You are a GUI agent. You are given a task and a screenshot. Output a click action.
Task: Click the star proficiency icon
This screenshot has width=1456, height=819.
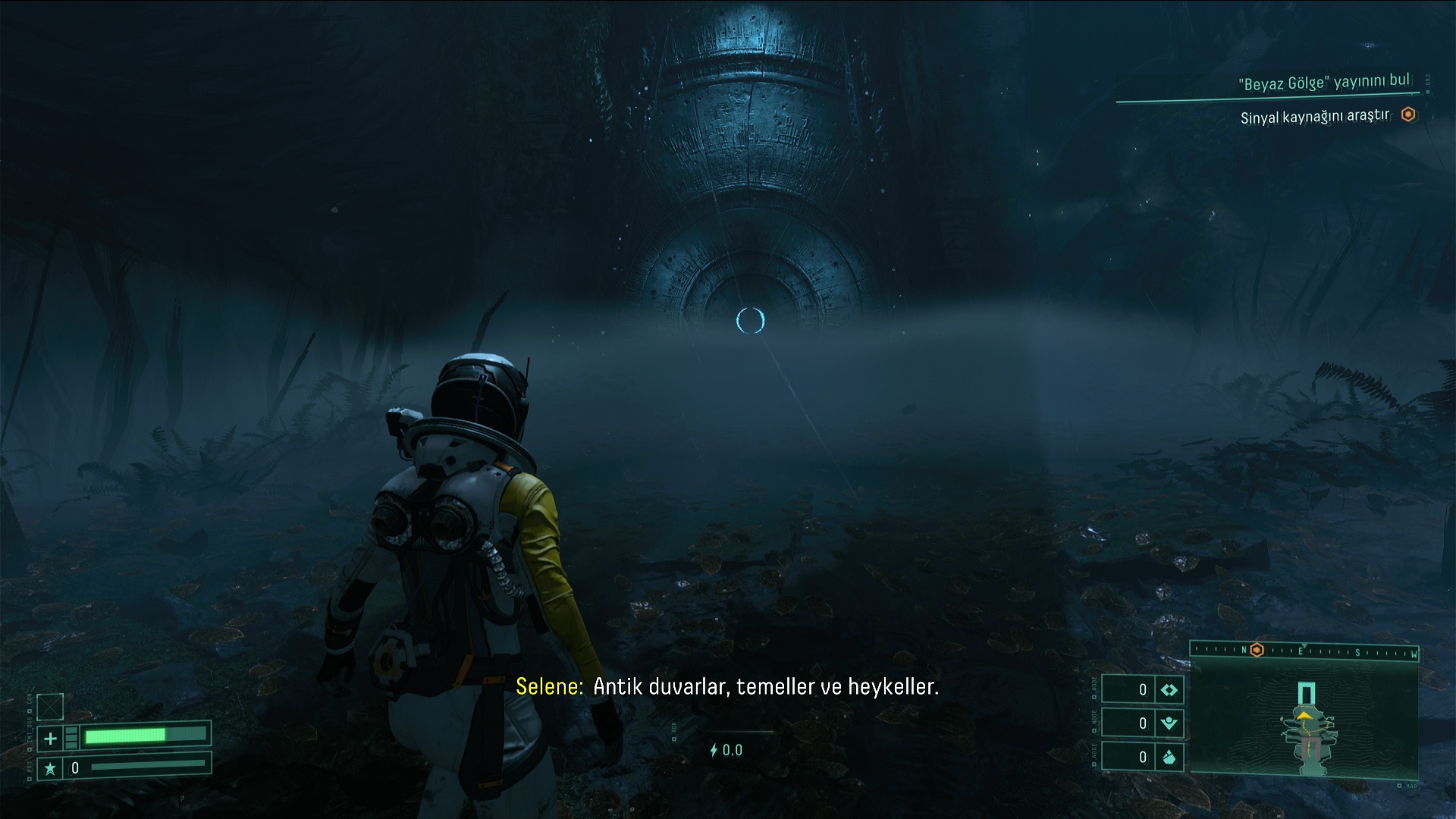50,768
